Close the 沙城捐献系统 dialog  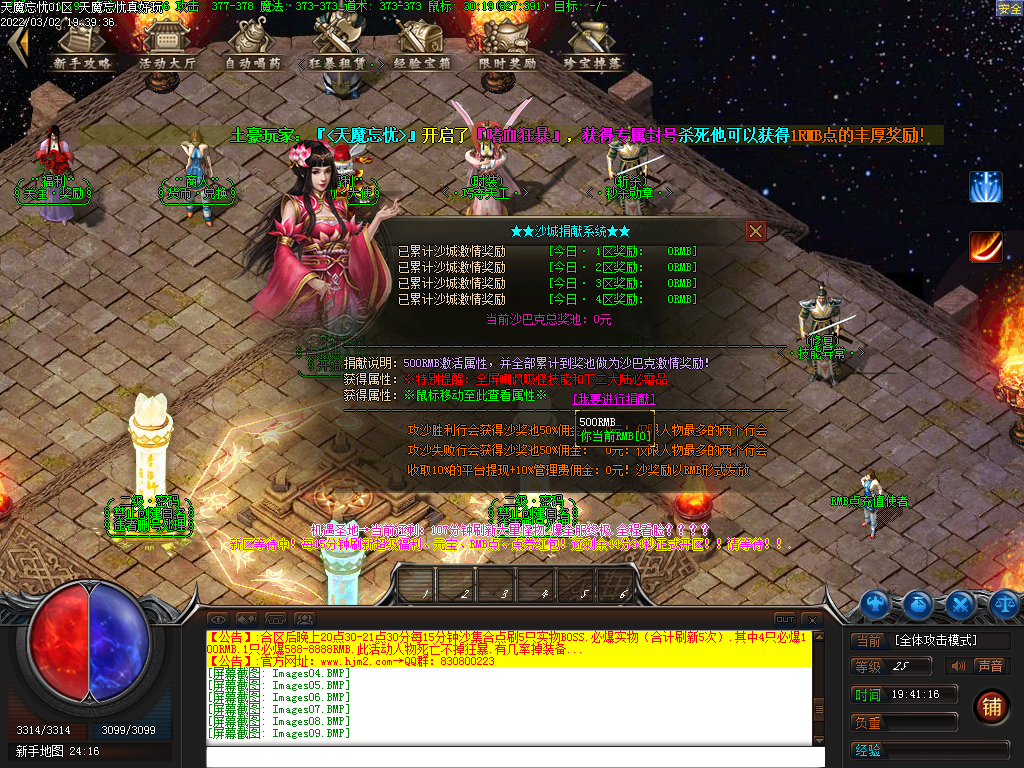756,231
